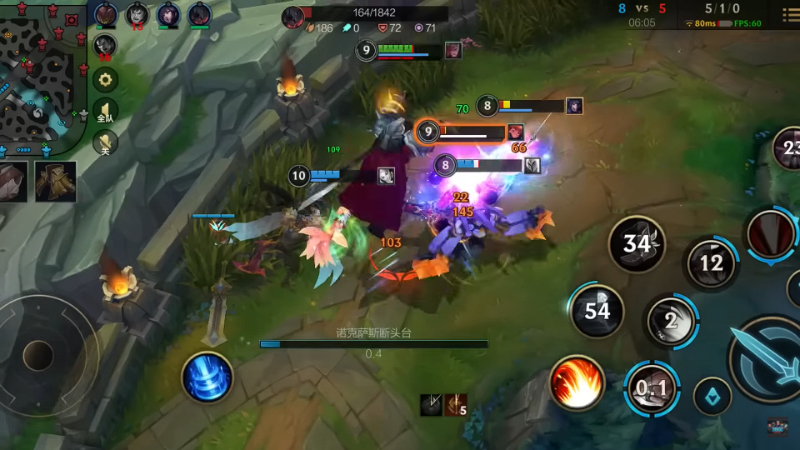Tap the small blue ward trinket button

(712, 396)
